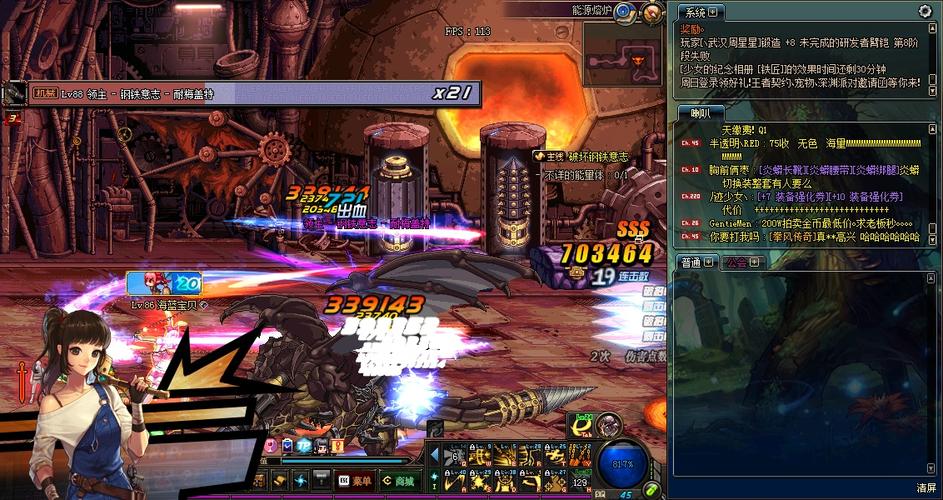Click the blue round button above minimap

(x=624, y=12)
